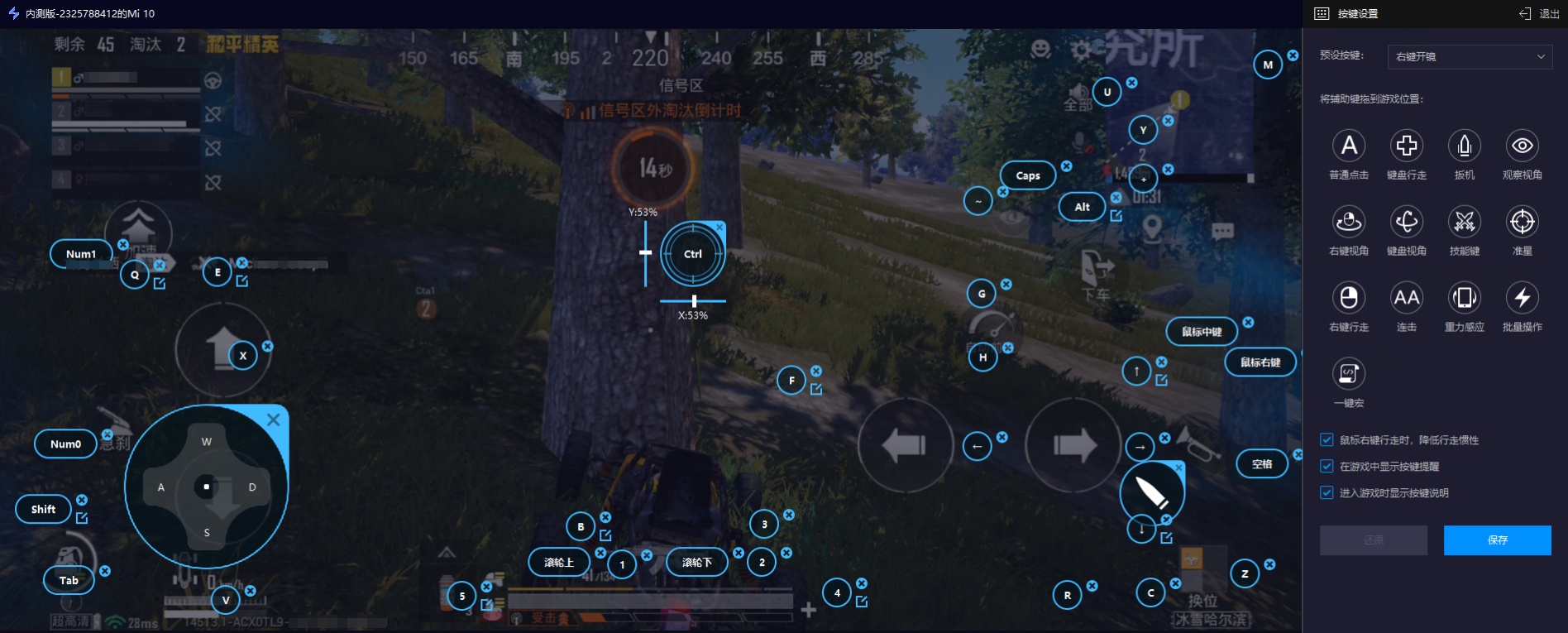Select the Caps key mapping

coord(1028,175)
